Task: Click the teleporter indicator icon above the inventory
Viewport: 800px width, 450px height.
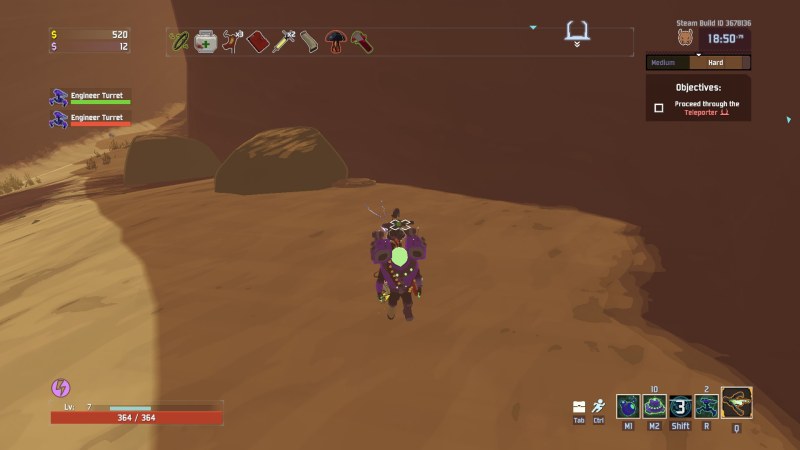Action: pos(577,31)
